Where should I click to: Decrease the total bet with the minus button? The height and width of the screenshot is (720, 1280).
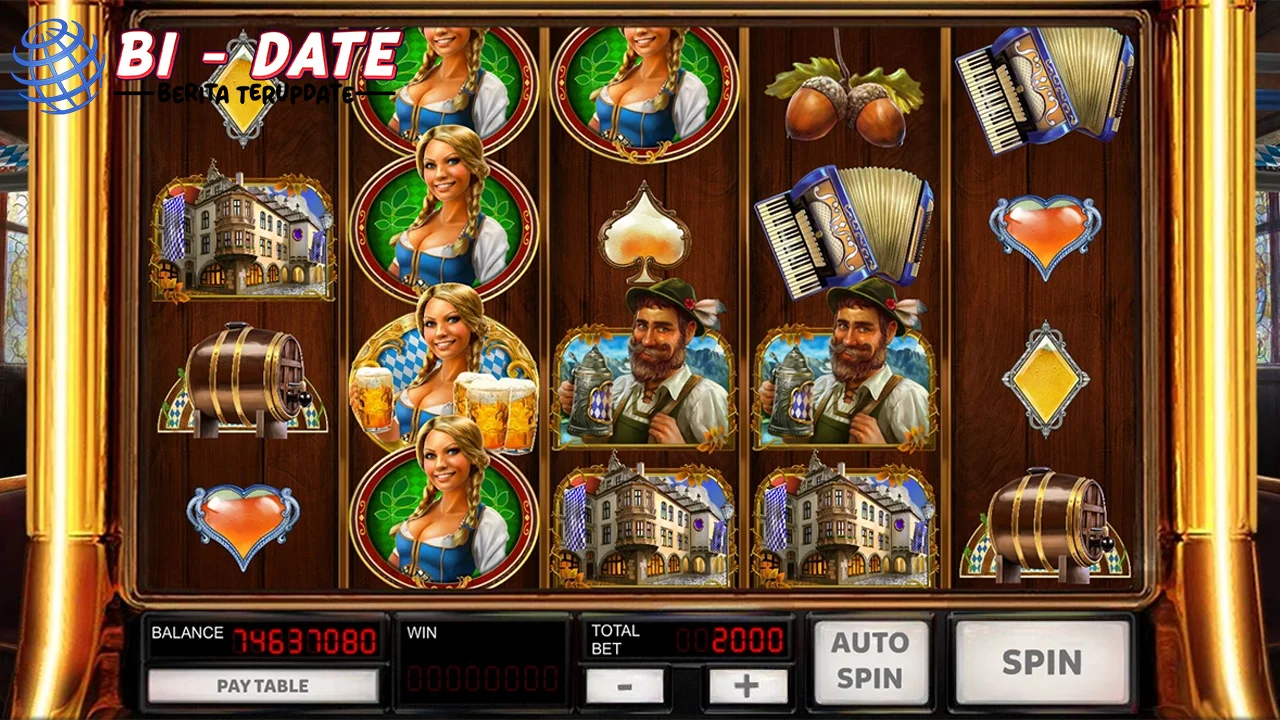tap(625, 686)
